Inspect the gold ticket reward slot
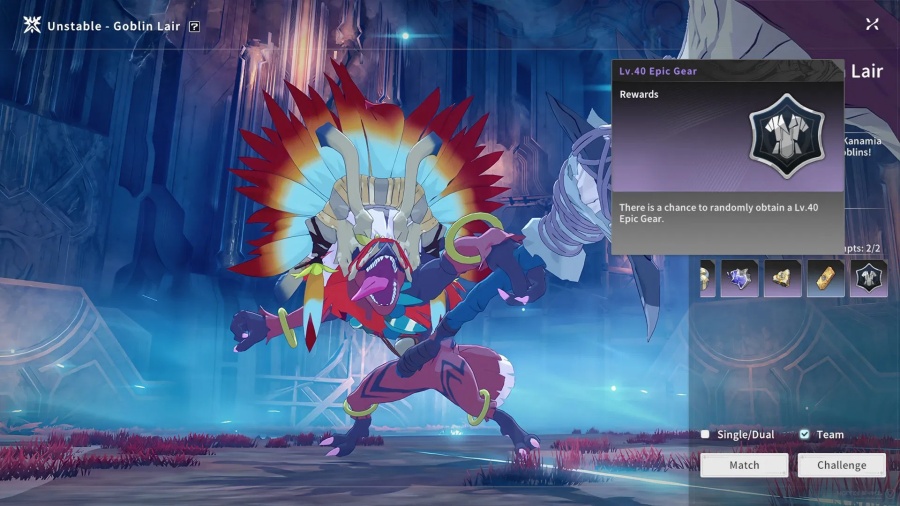 826,279
